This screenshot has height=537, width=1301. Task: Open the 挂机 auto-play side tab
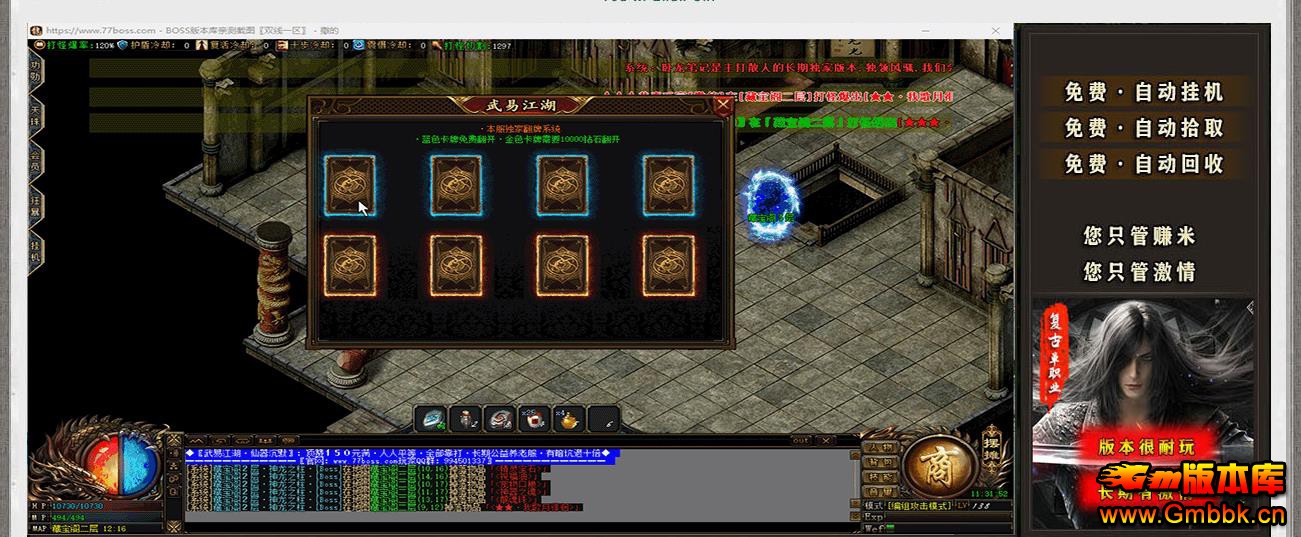coord(36,250)
